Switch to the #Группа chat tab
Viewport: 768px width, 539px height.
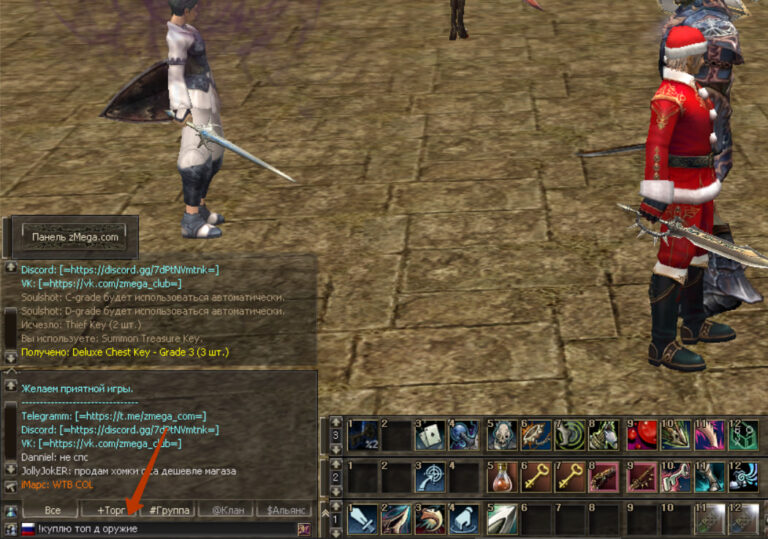click(169, 510)
